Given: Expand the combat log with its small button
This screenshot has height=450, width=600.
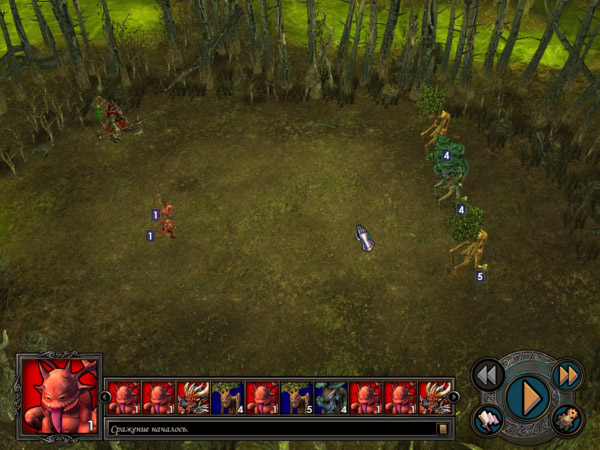Looking at the screenshot, I should pyautogui.click(x=443, y=429).
